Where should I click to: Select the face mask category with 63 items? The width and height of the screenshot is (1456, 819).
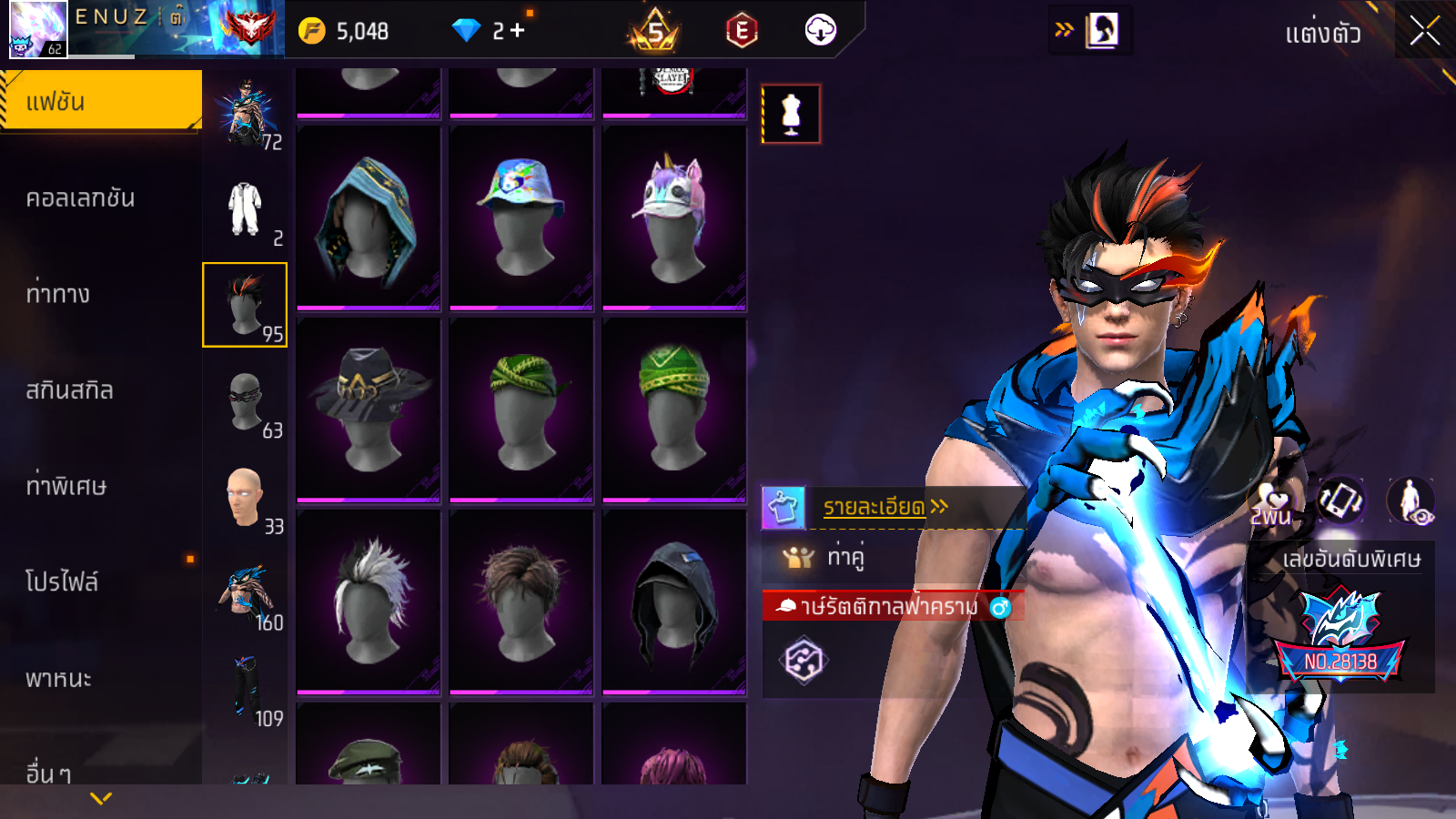[246, 401]
